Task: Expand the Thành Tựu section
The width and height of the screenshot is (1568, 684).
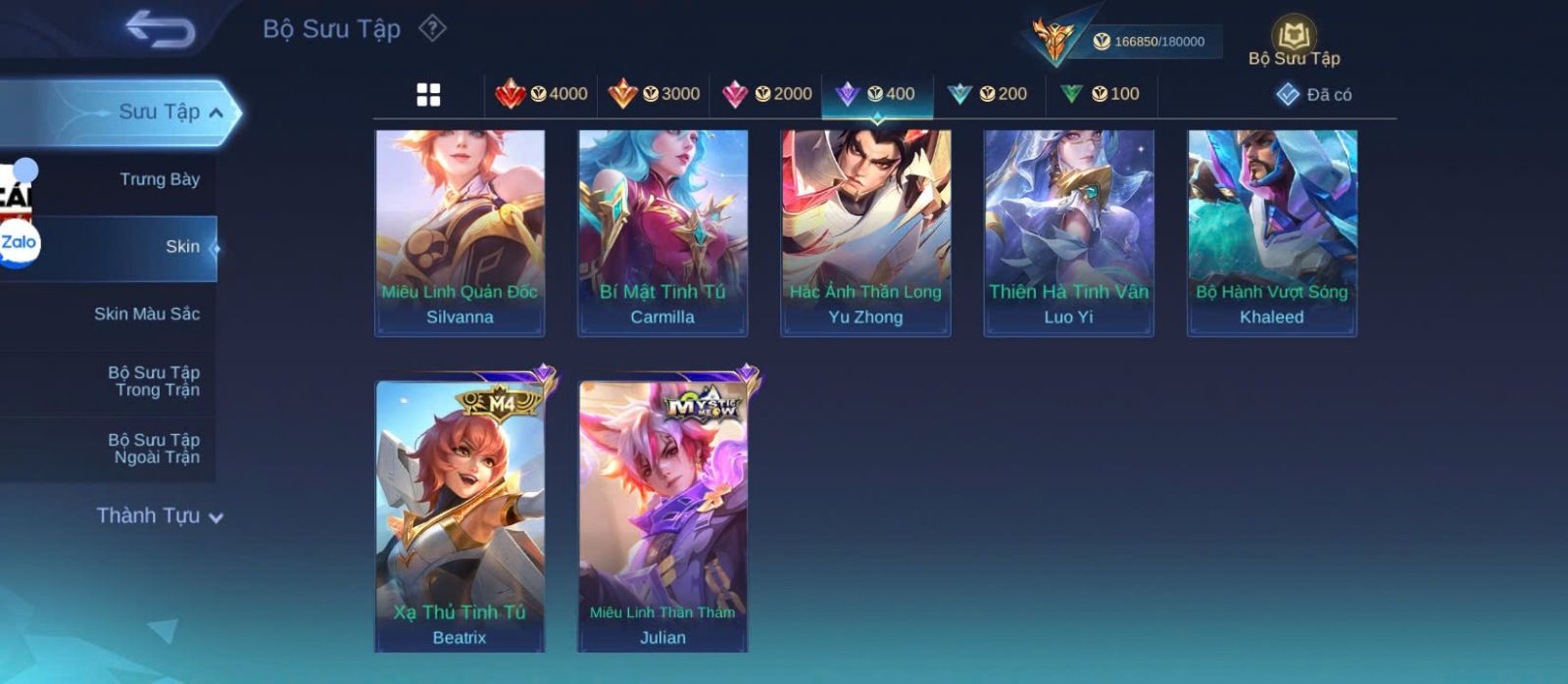Action: point(160,515)
